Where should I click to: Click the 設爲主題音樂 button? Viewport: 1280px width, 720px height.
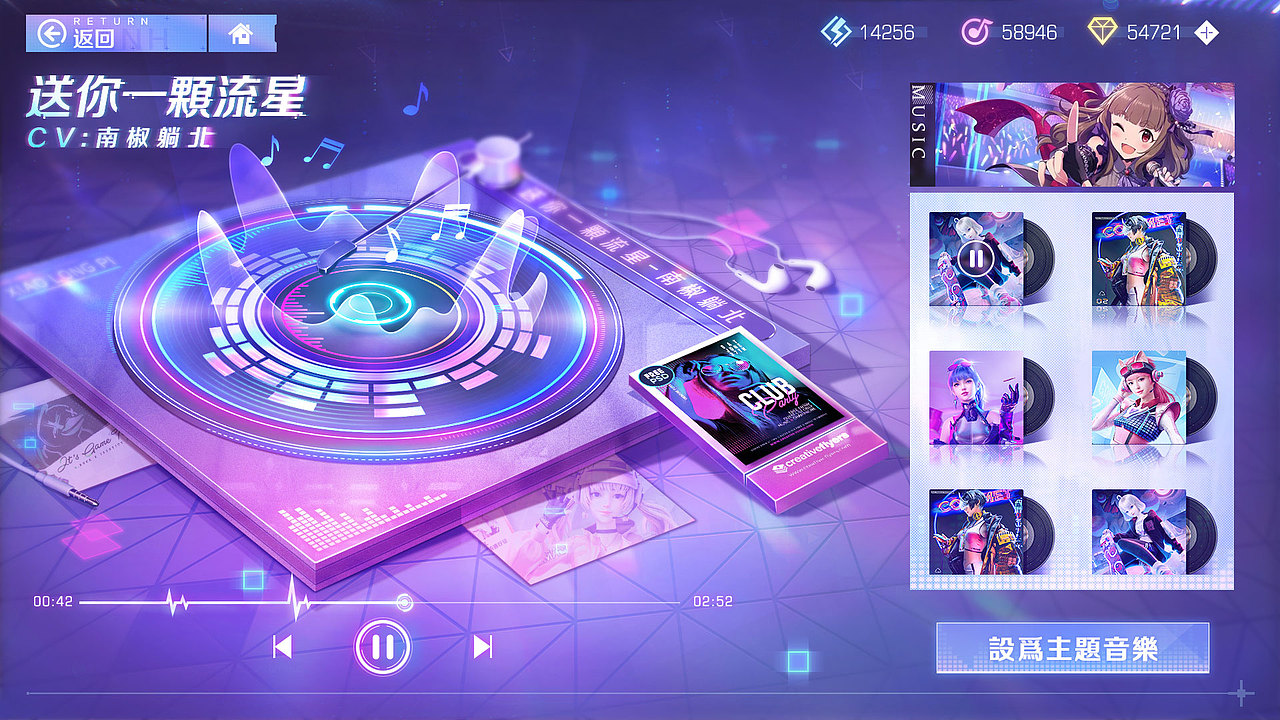pos(1072,648)
